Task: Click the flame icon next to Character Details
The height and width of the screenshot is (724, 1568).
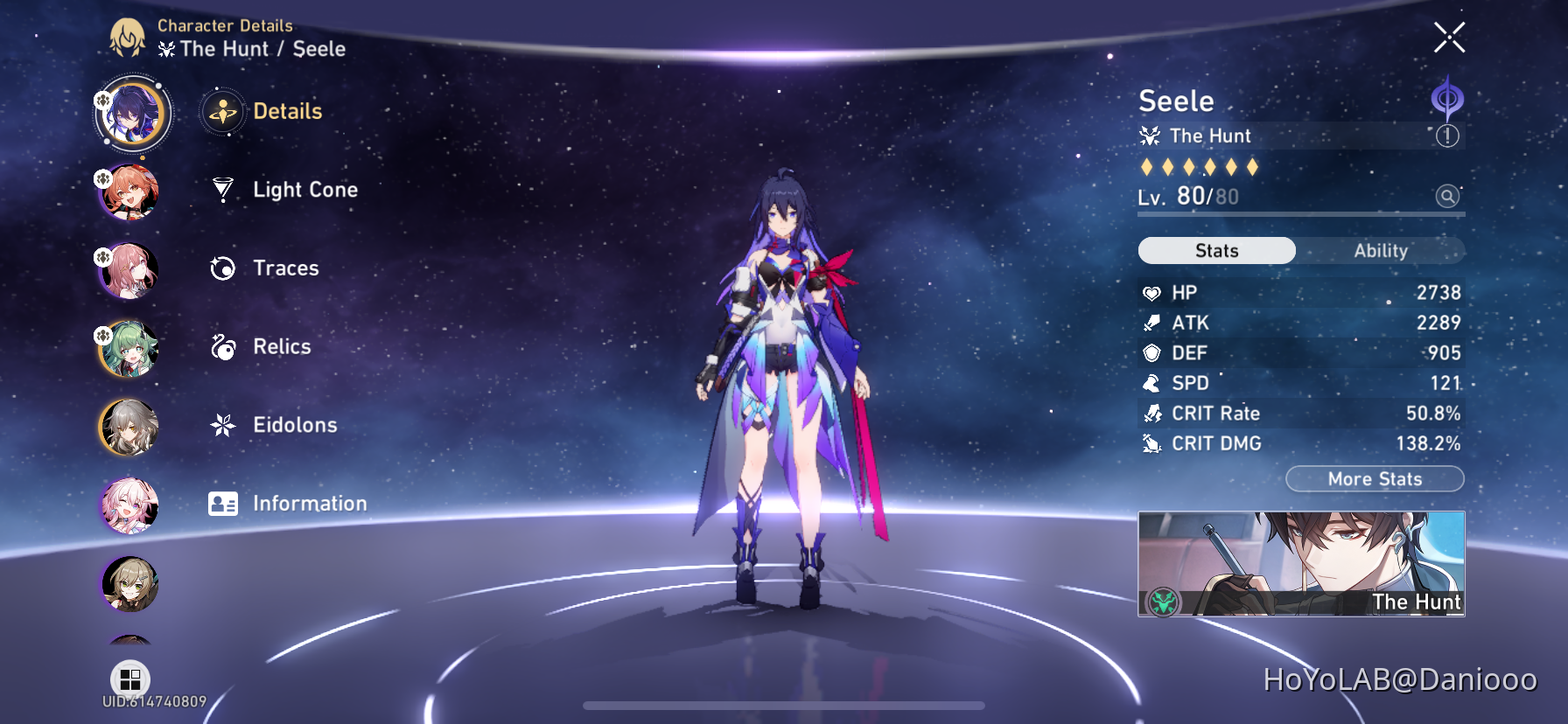Action: pos(129,38)
